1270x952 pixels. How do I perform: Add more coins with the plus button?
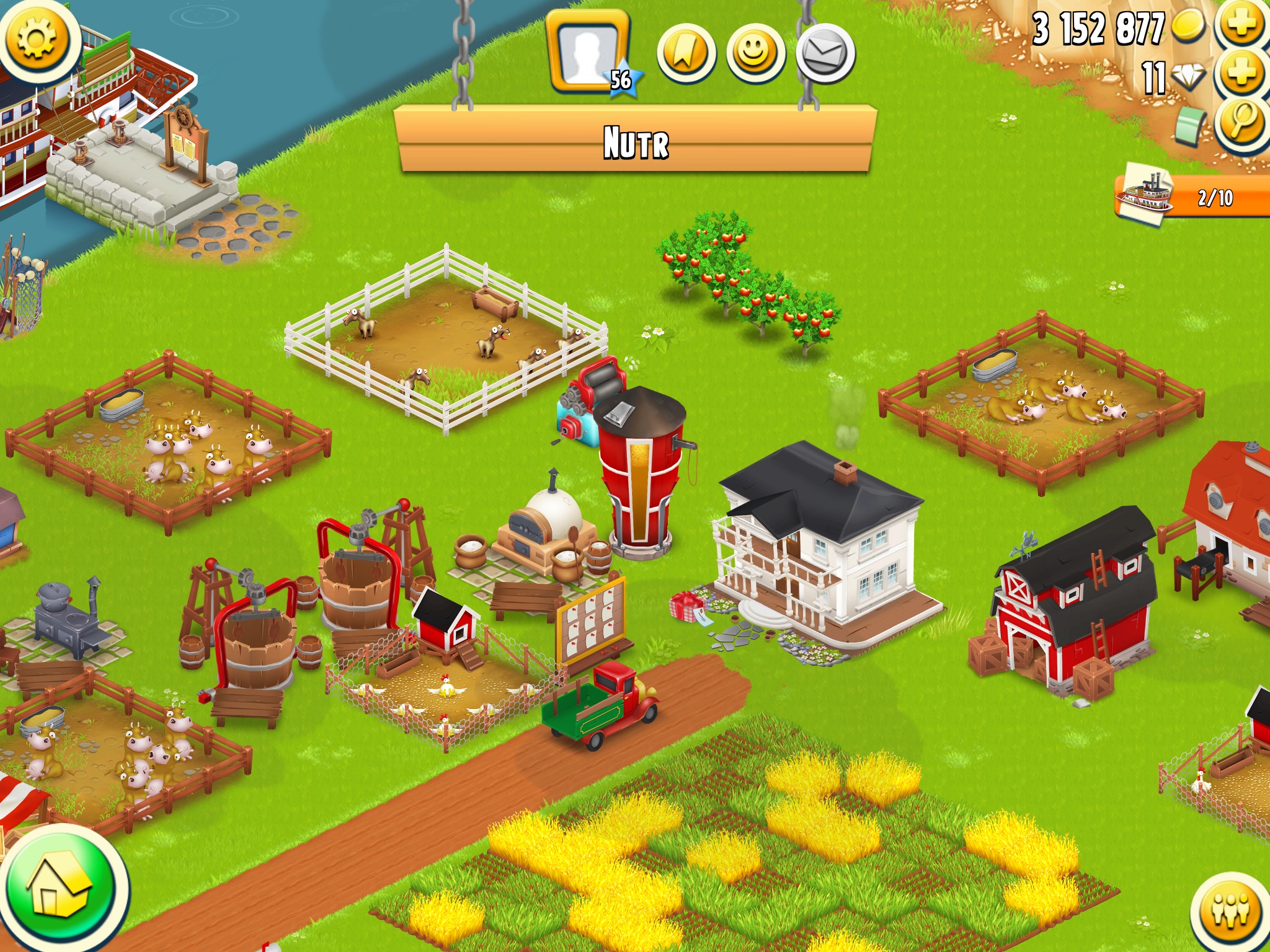pos(1241,25)
